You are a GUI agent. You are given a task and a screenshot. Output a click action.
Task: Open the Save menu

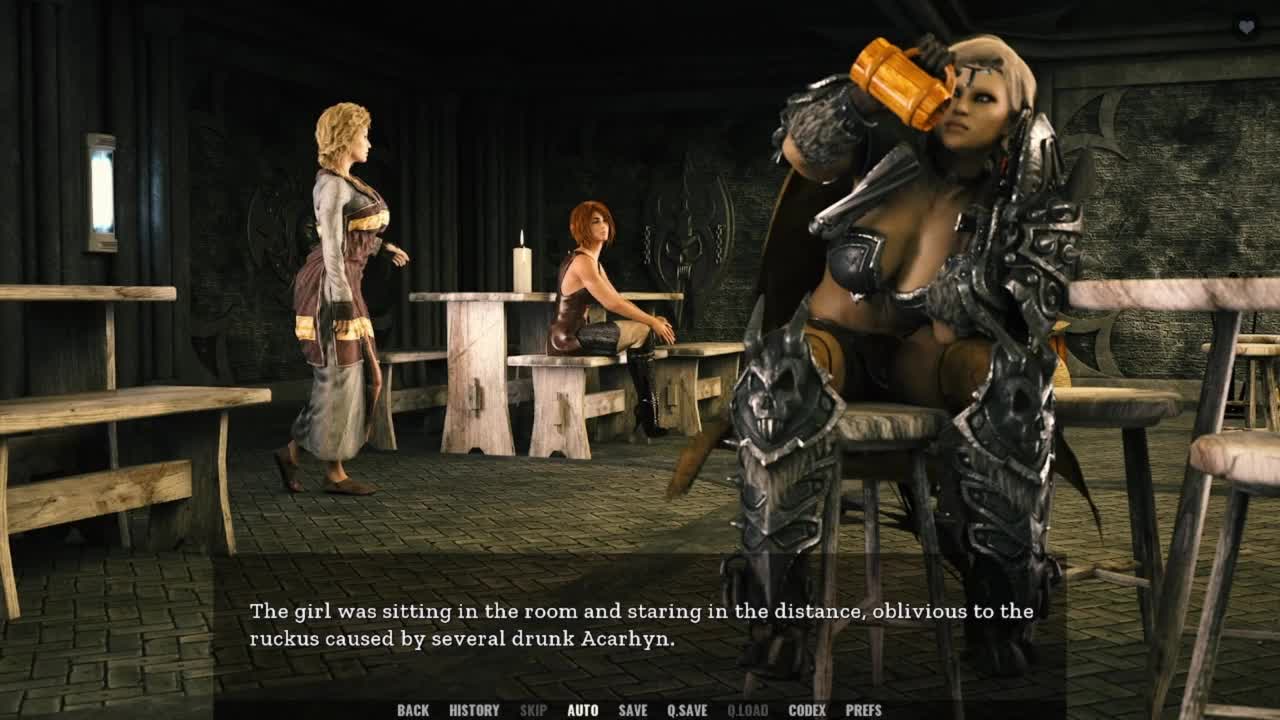coord(632,710)
